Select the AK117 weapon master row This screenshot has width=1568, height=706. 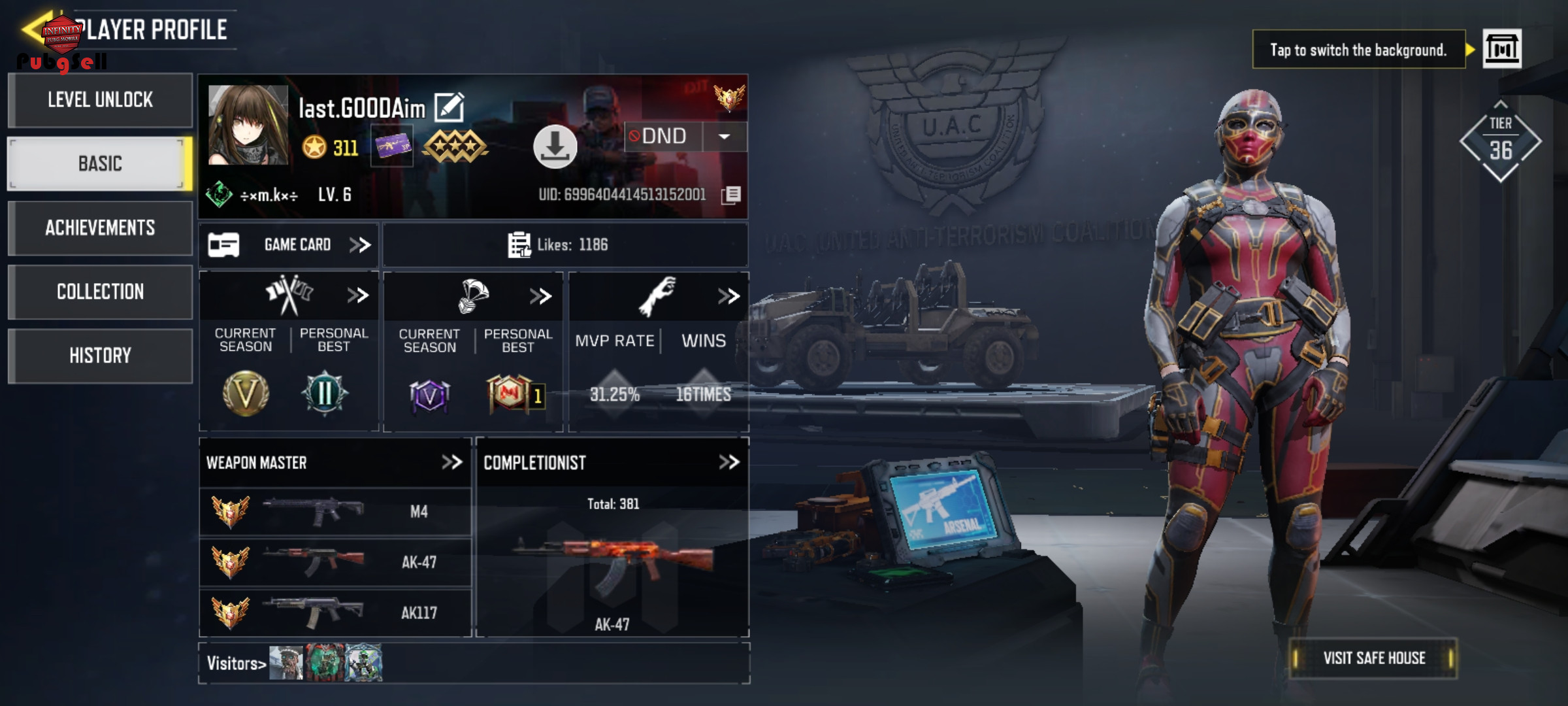(335, 613)
